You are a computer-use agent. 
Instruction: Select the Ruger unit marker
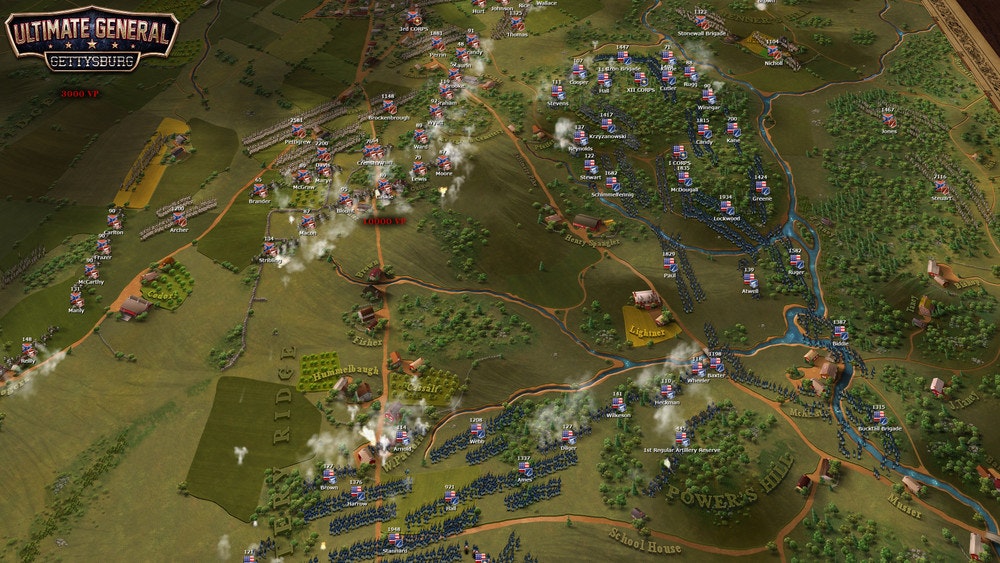click(x=796, y=261)
